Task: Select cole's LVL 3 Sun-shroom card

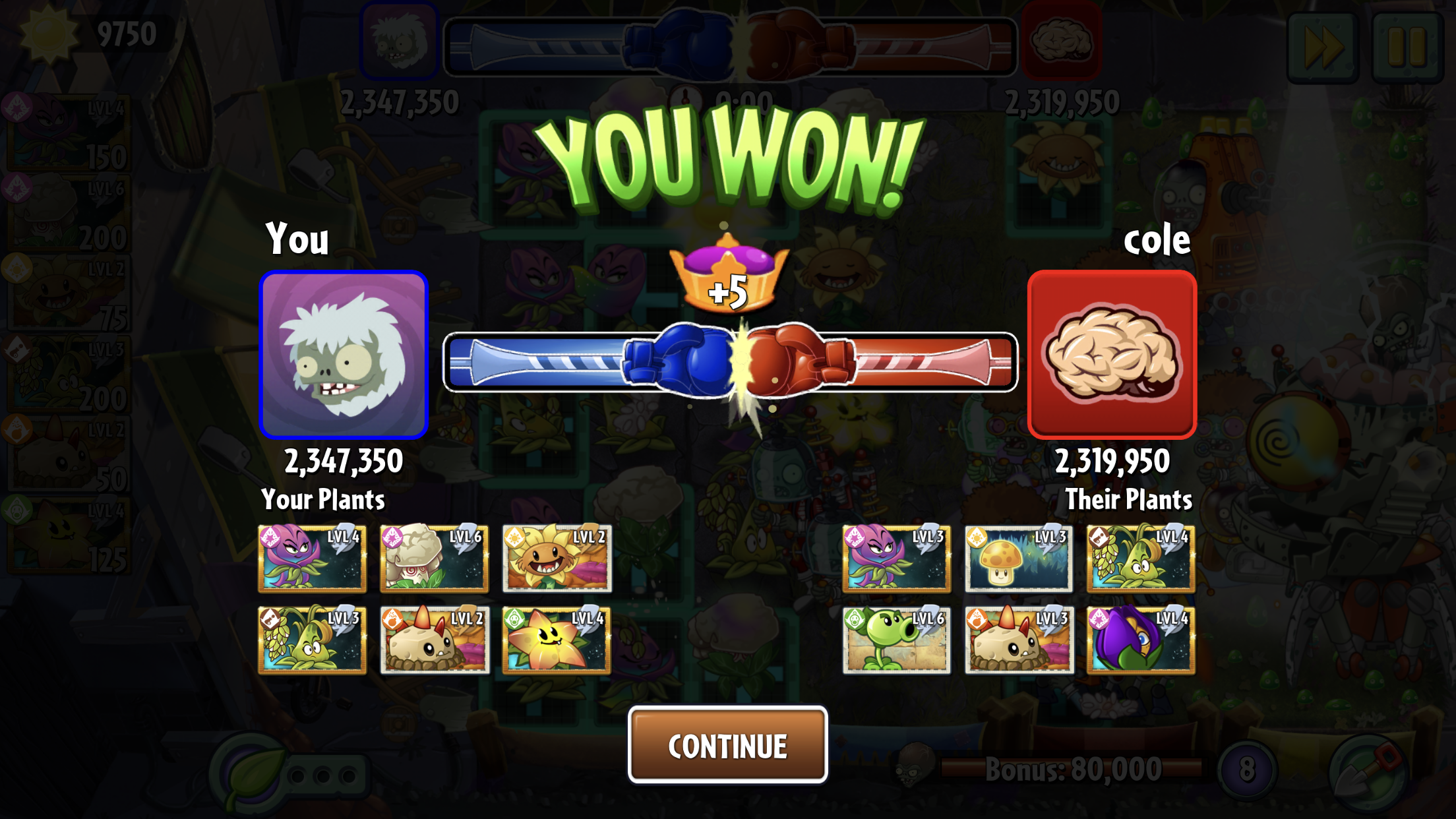Action: coord(1018,558)
